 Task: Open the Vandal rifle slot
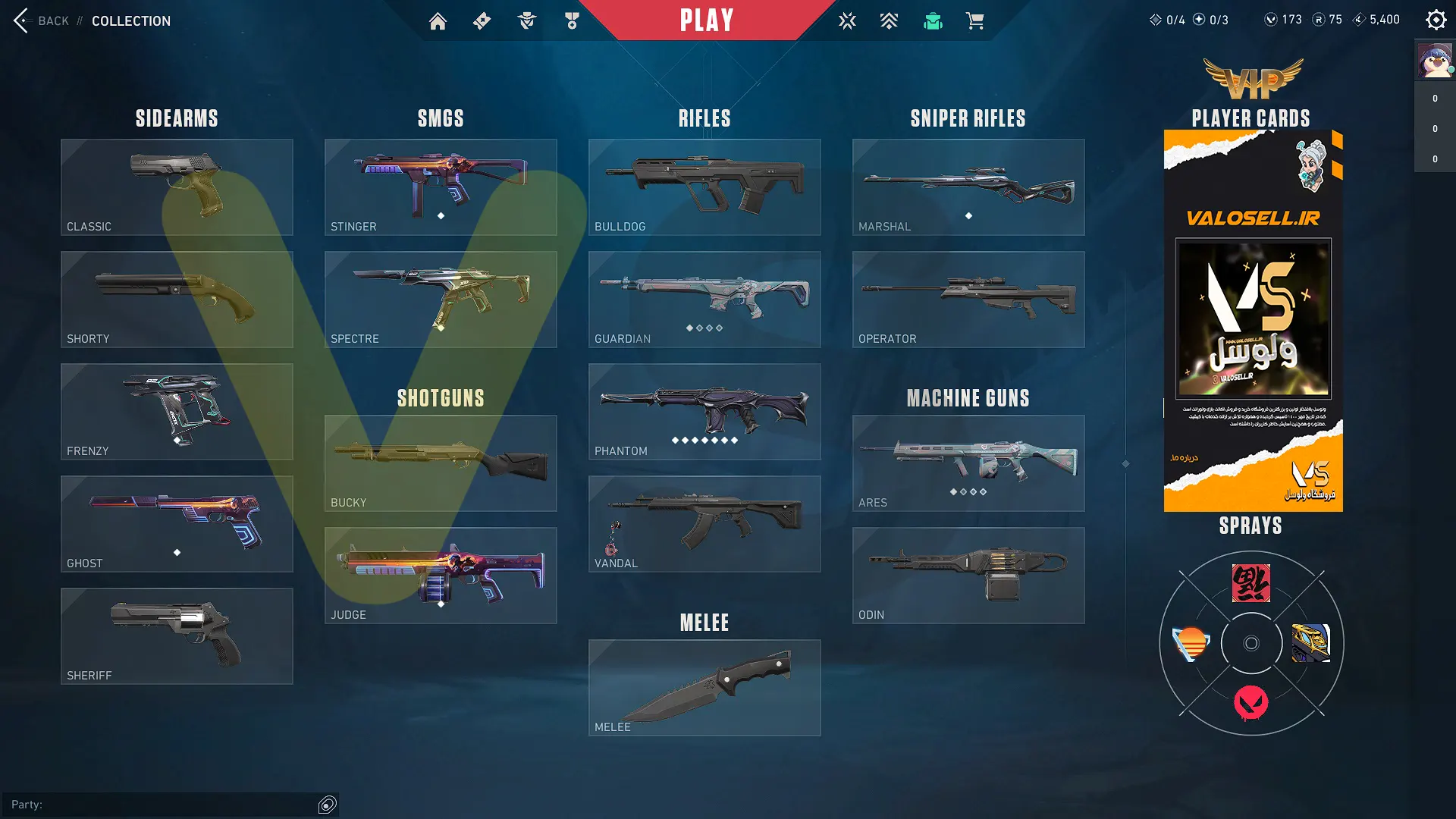point(704,523)
